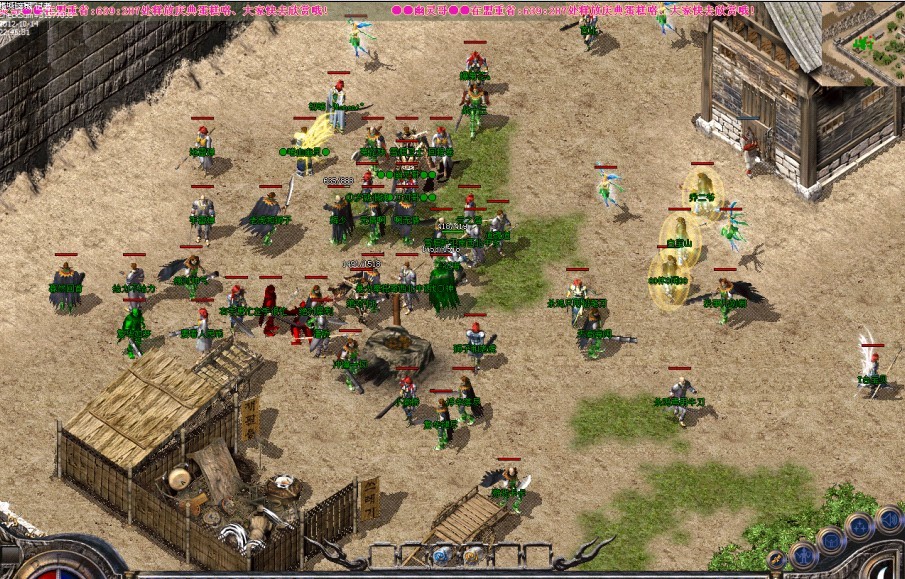Click the small orange round button
Screen dimensions: 905x579
pos(776,560)
